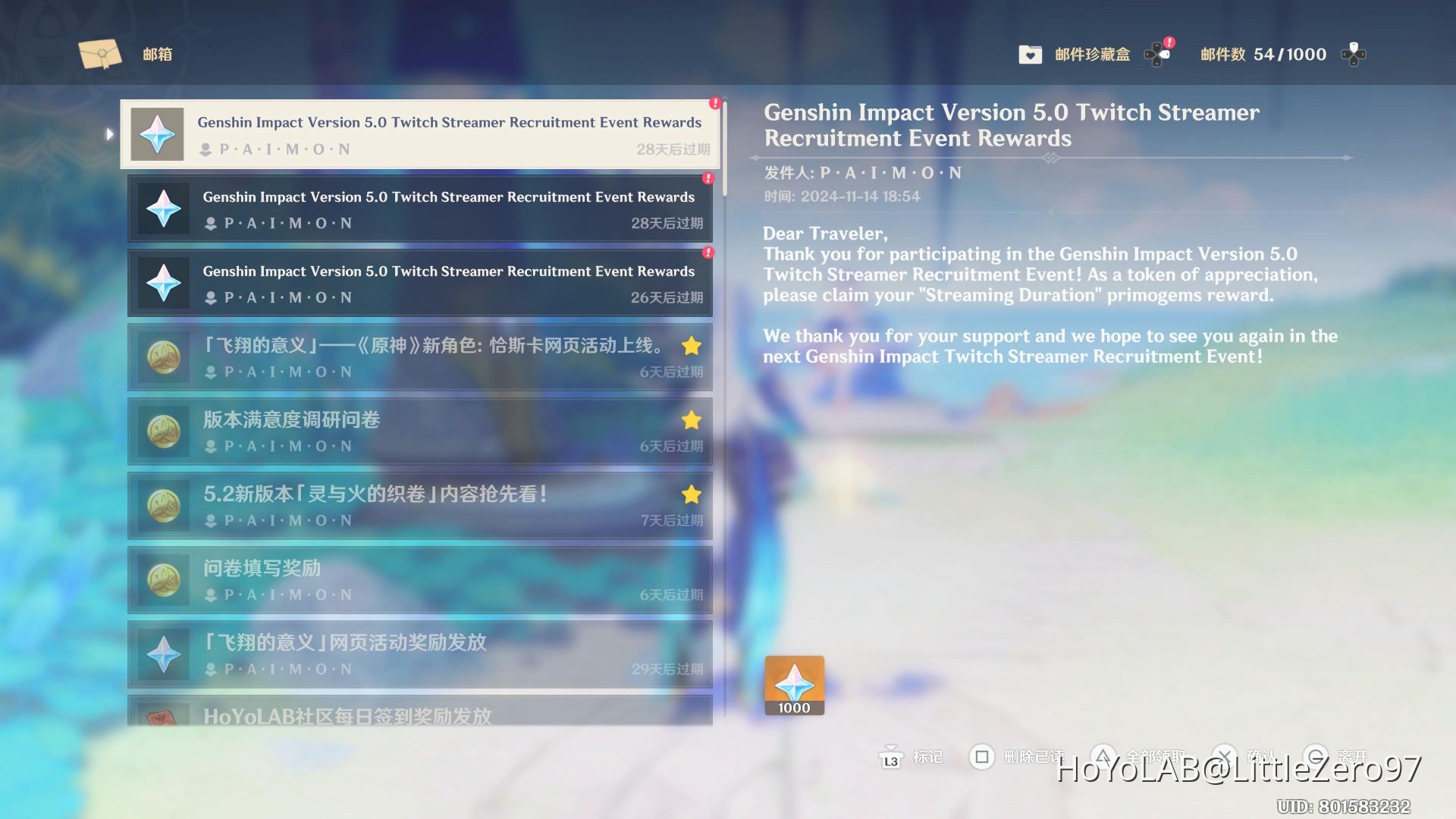Click the circle icon beside 离开
1456x819 pixels.
[1318, 757]
